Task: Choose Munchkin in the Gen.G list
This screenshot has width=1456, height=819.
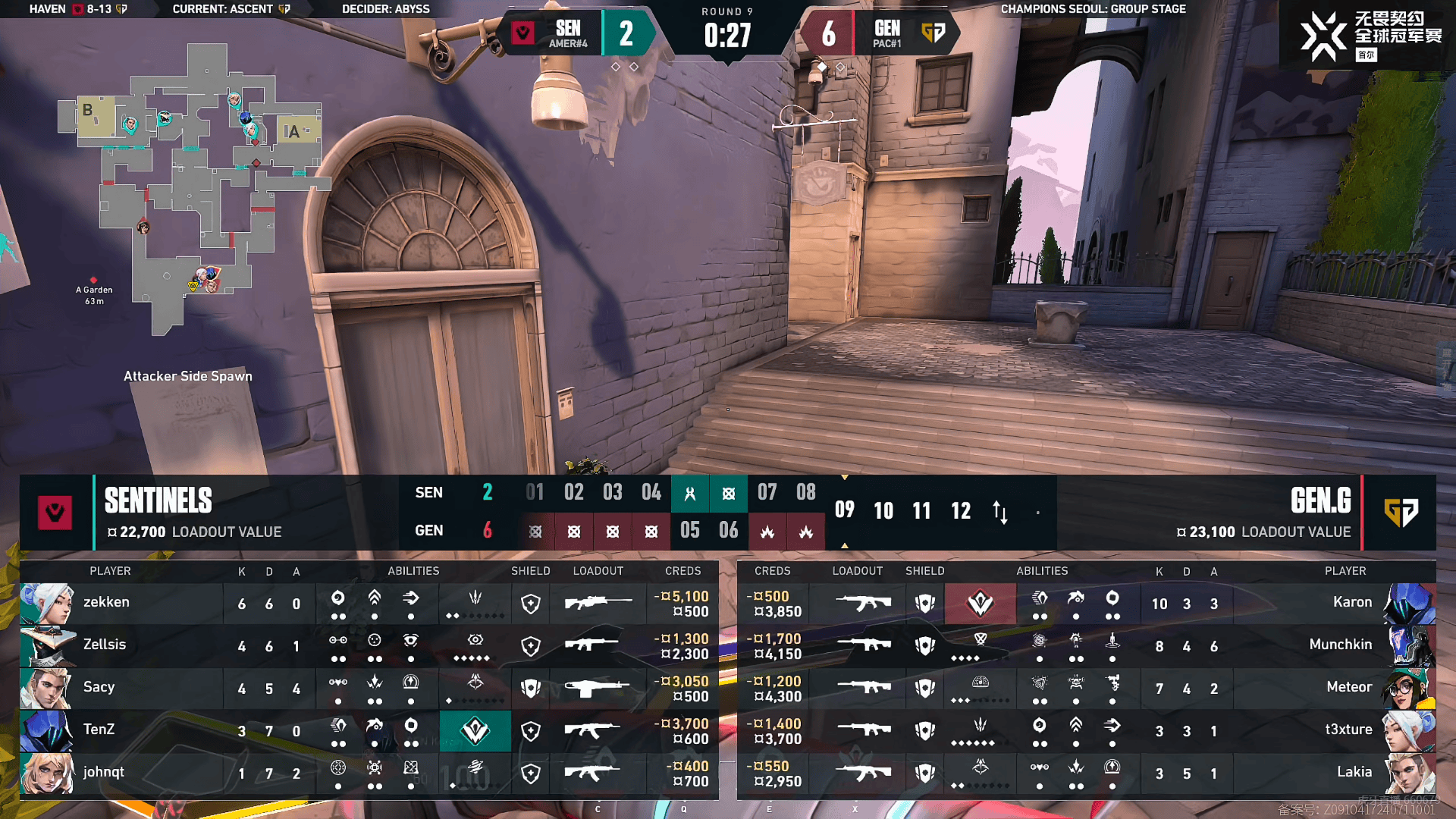Action: 1340,645
